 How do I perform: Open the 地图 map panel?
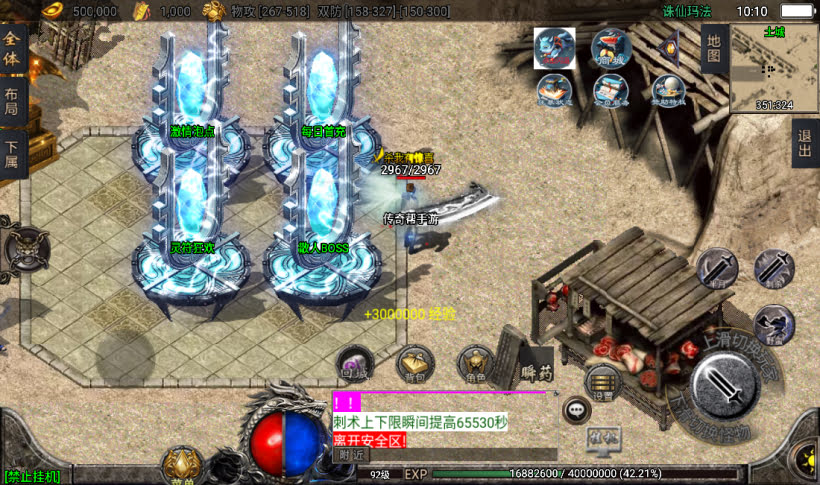[x=712, y=50]
